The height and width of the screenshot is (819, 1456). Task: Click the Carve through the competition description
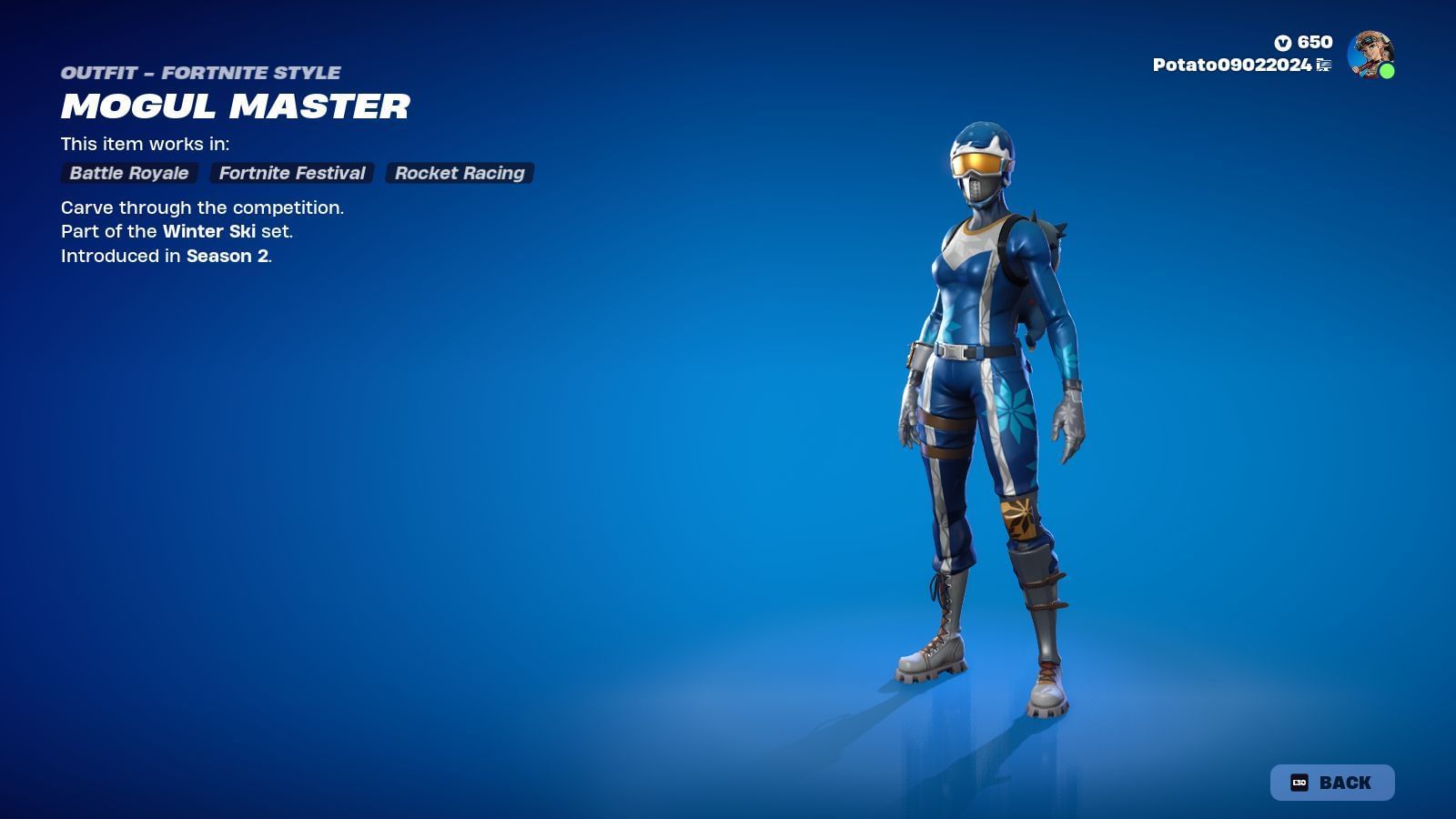click(202, 207)
